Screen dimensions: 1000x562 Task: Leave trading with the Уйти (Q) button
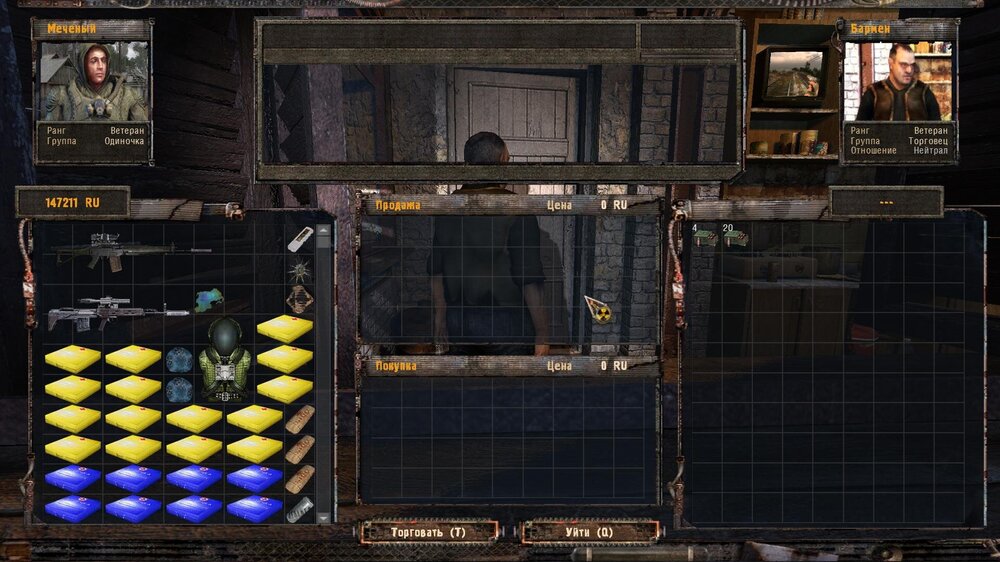(x=590, y=532)
